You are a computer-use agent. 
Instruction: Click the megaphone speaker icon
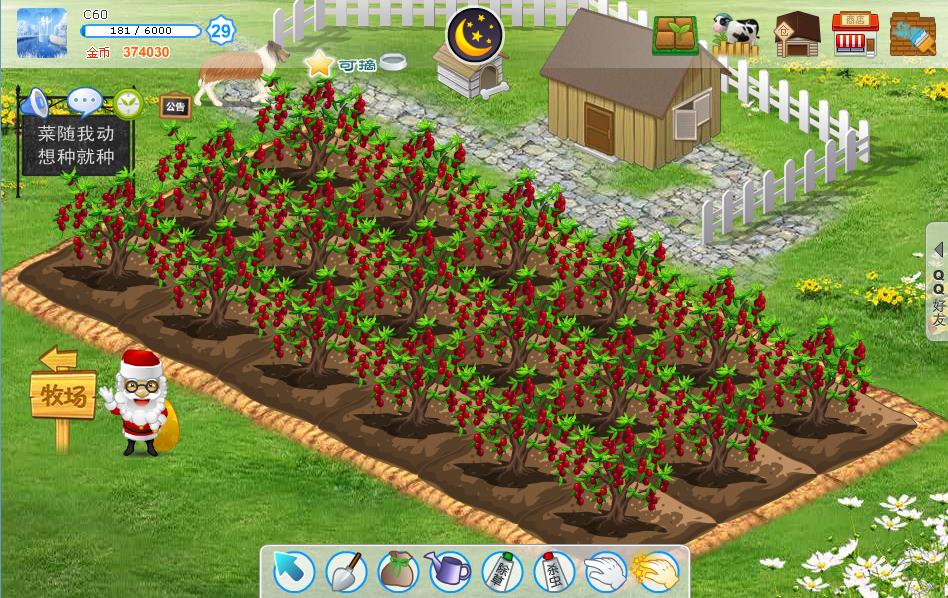click(36, 101)
